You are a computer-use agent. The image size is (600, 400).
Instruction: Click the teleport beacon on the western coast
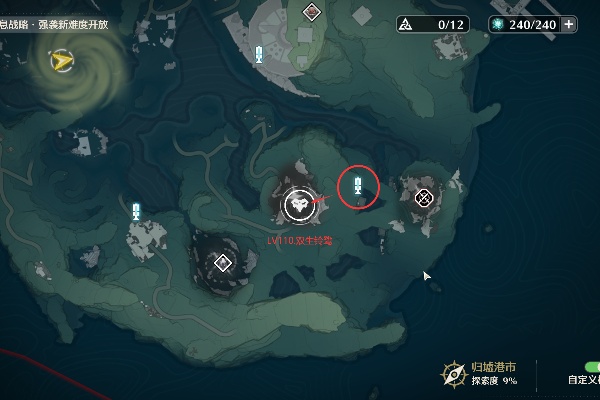pyautogui.click(x=136, y=211)
